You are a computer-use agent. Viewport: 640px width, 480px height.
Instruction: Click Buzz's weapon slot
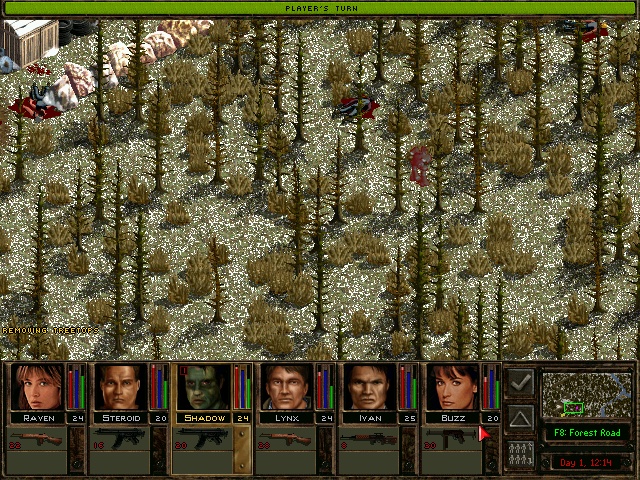[451, 441]
